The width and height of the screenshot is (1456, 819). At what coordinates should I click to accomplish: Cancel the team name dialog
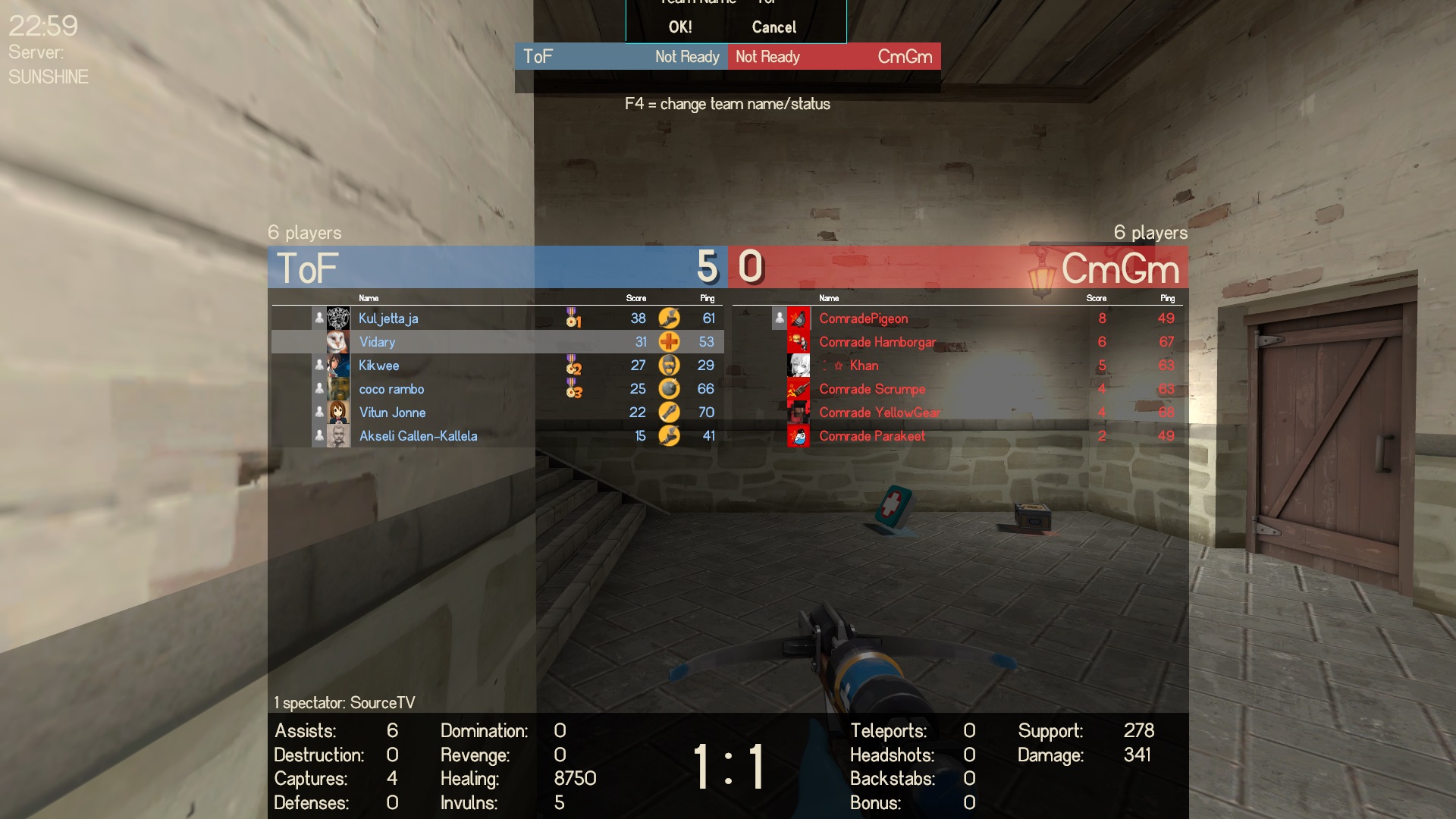[x=773, y=27]
